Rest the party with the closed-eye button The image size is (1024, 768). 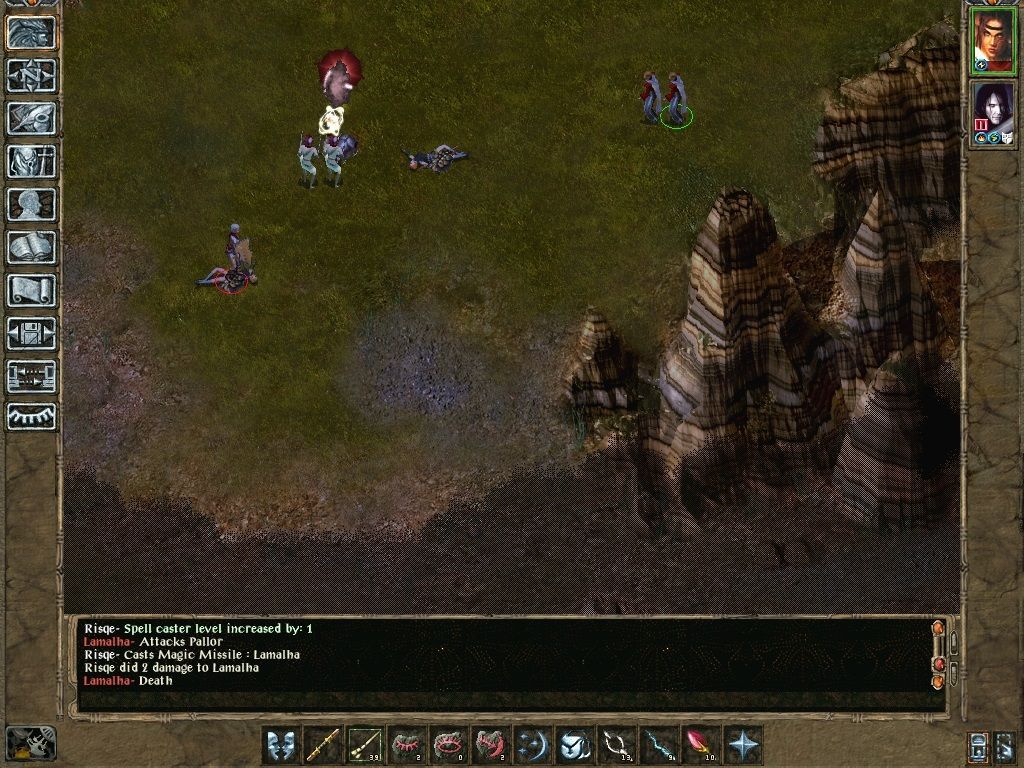coord(32,417)
